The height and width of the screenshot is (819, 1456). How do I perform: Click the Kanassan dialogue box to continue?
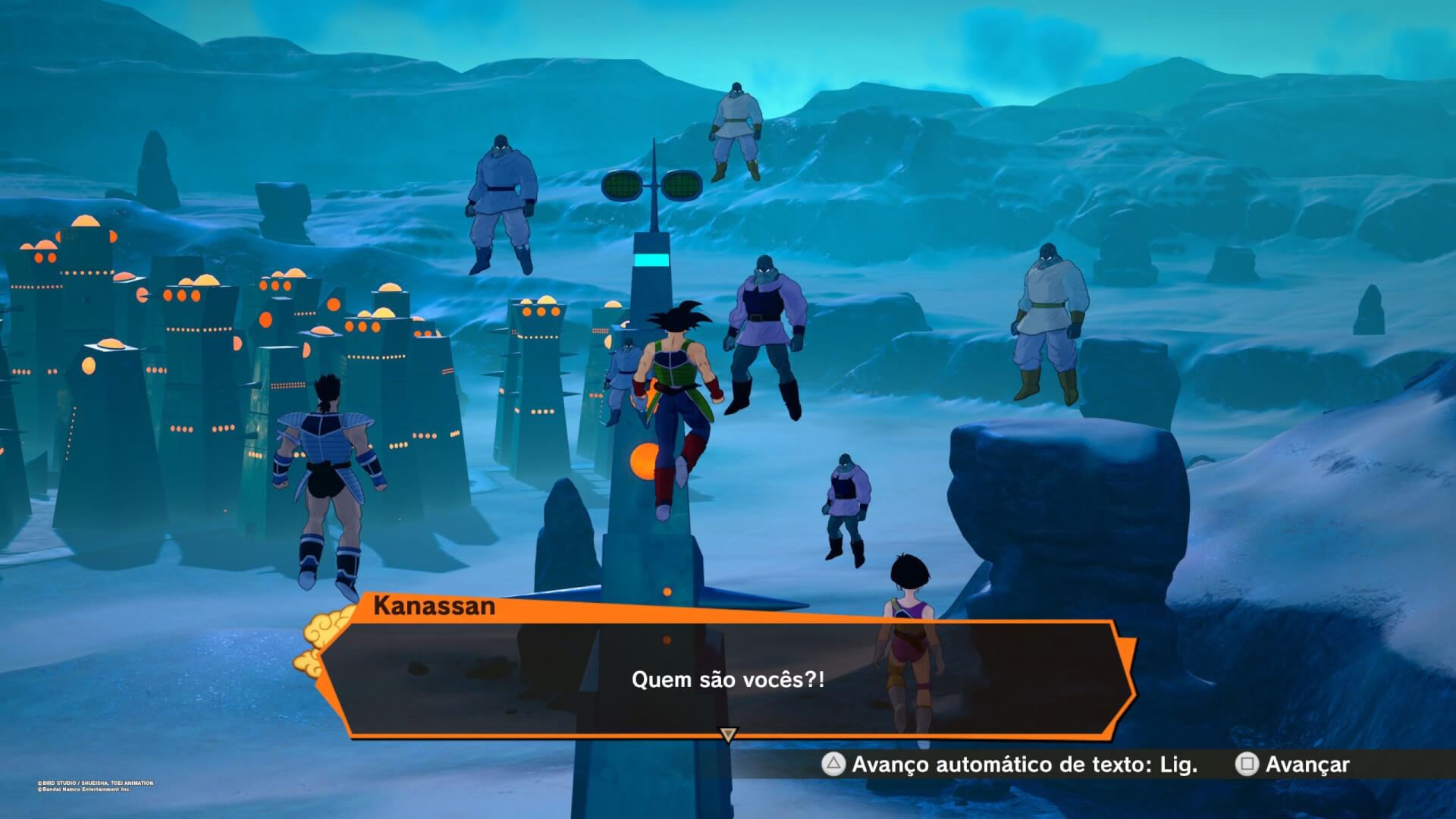tap(726, 679)
